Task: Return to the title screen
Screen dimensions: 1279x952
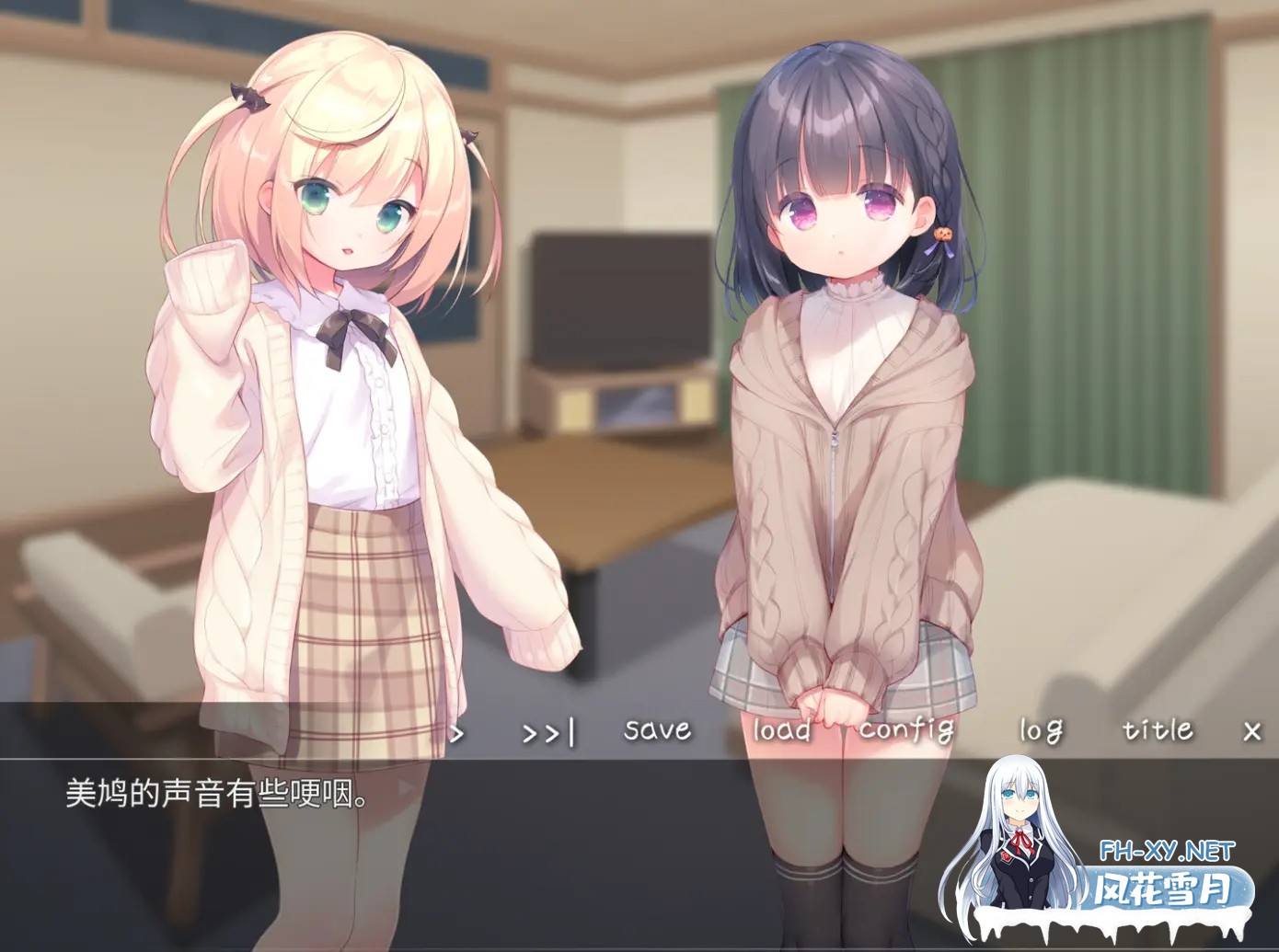Action: coord(1156,729)
